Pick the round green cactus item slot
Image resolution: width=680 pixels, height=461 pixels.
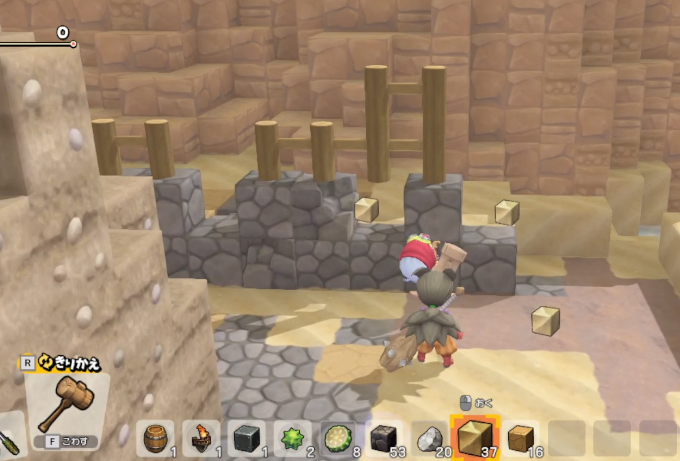pyautogui.click(x=337, y=438)
